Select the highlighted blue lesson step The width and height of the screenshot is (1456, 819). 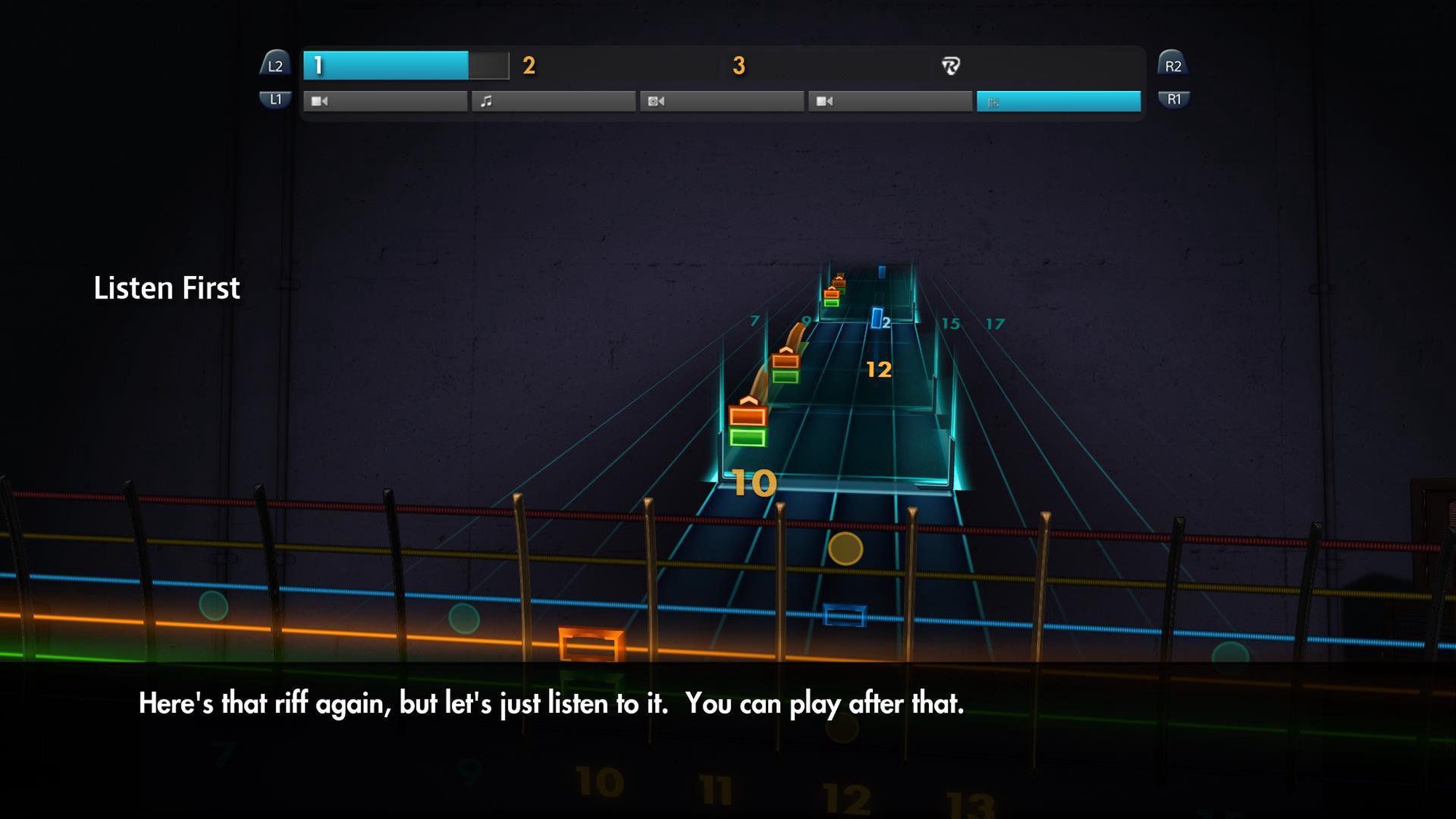pos(1059,101)
